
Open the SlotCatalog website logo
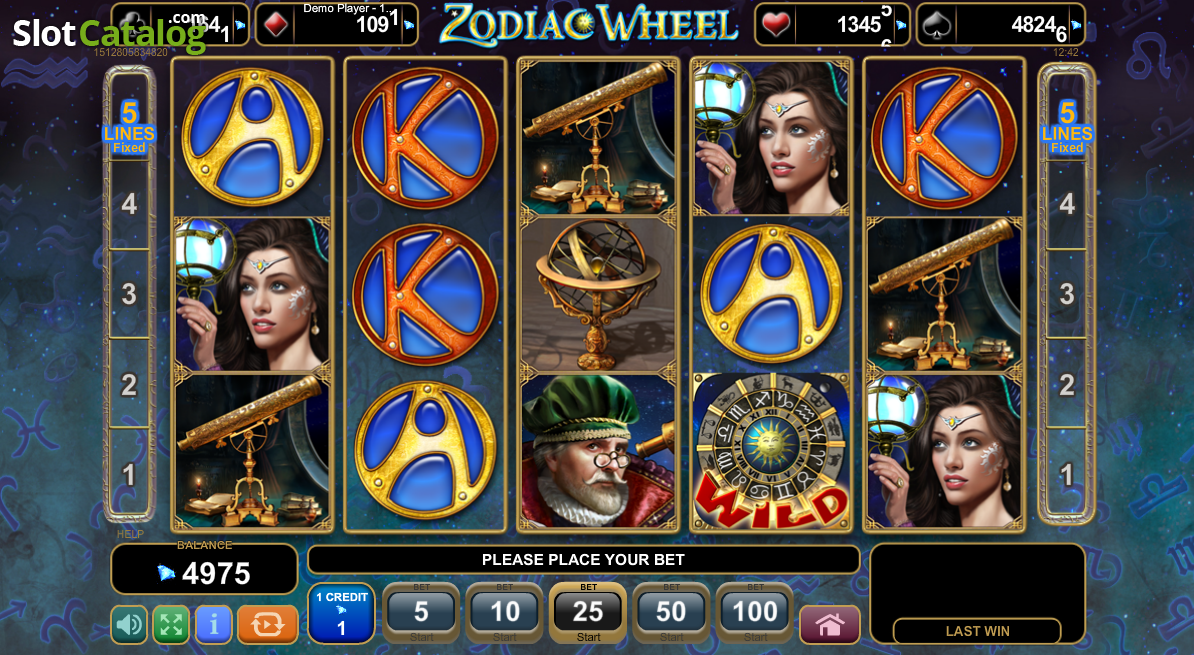point(108,33)
